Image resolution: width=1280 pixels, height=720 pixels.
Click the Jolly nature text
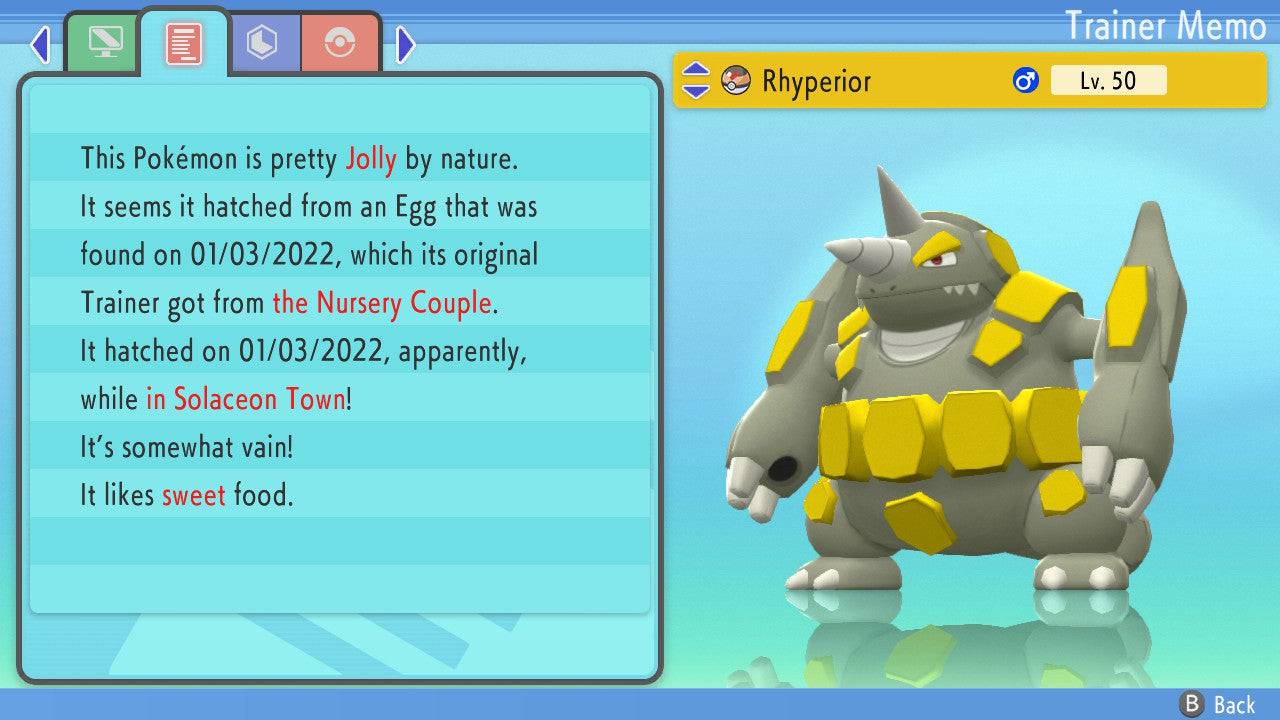[x=371, y=158]
